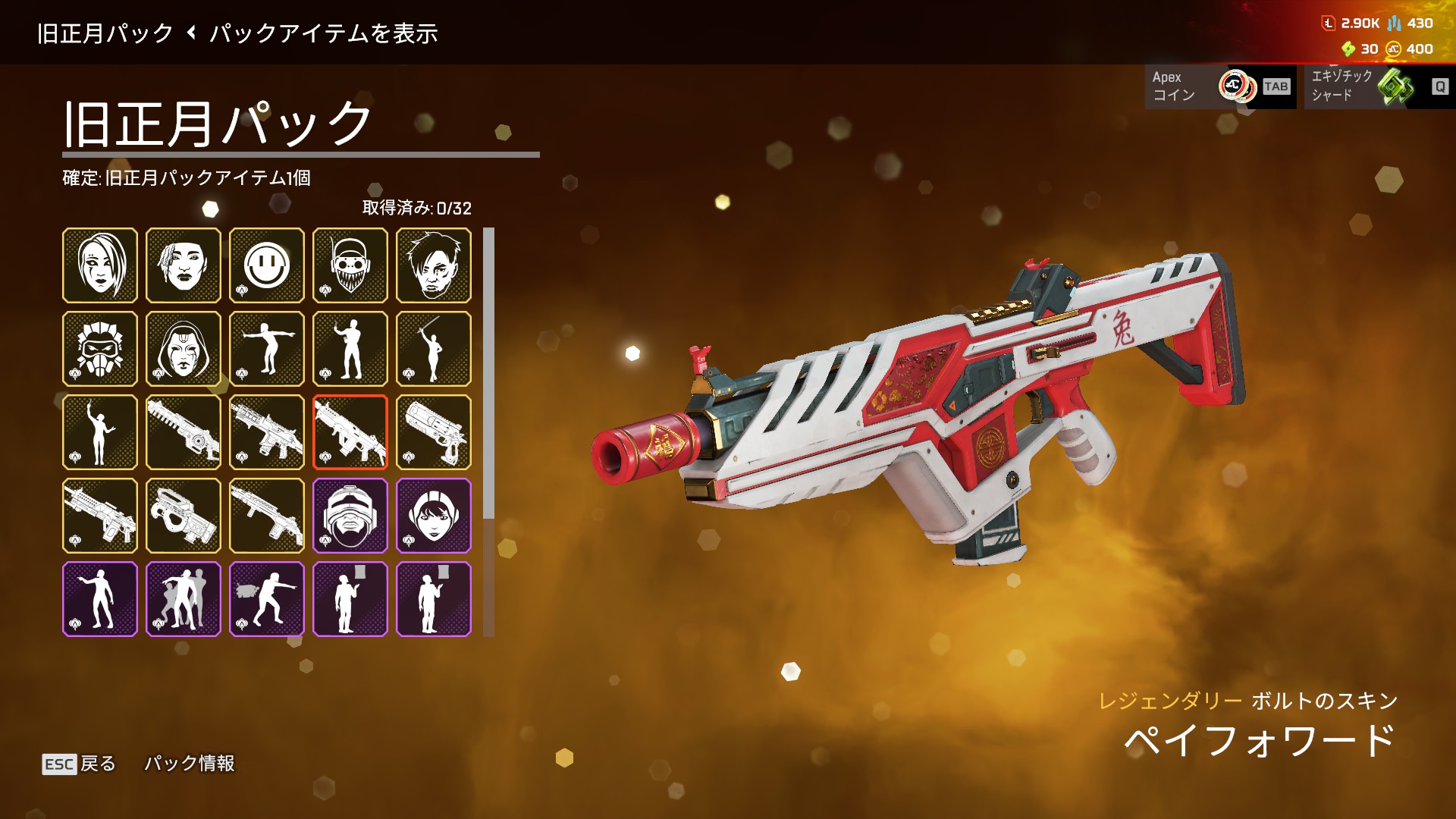The width and height of the screenshot is (1456, 819).
Task: Open パック情報 pack details
Action: (x=190, y=764)
